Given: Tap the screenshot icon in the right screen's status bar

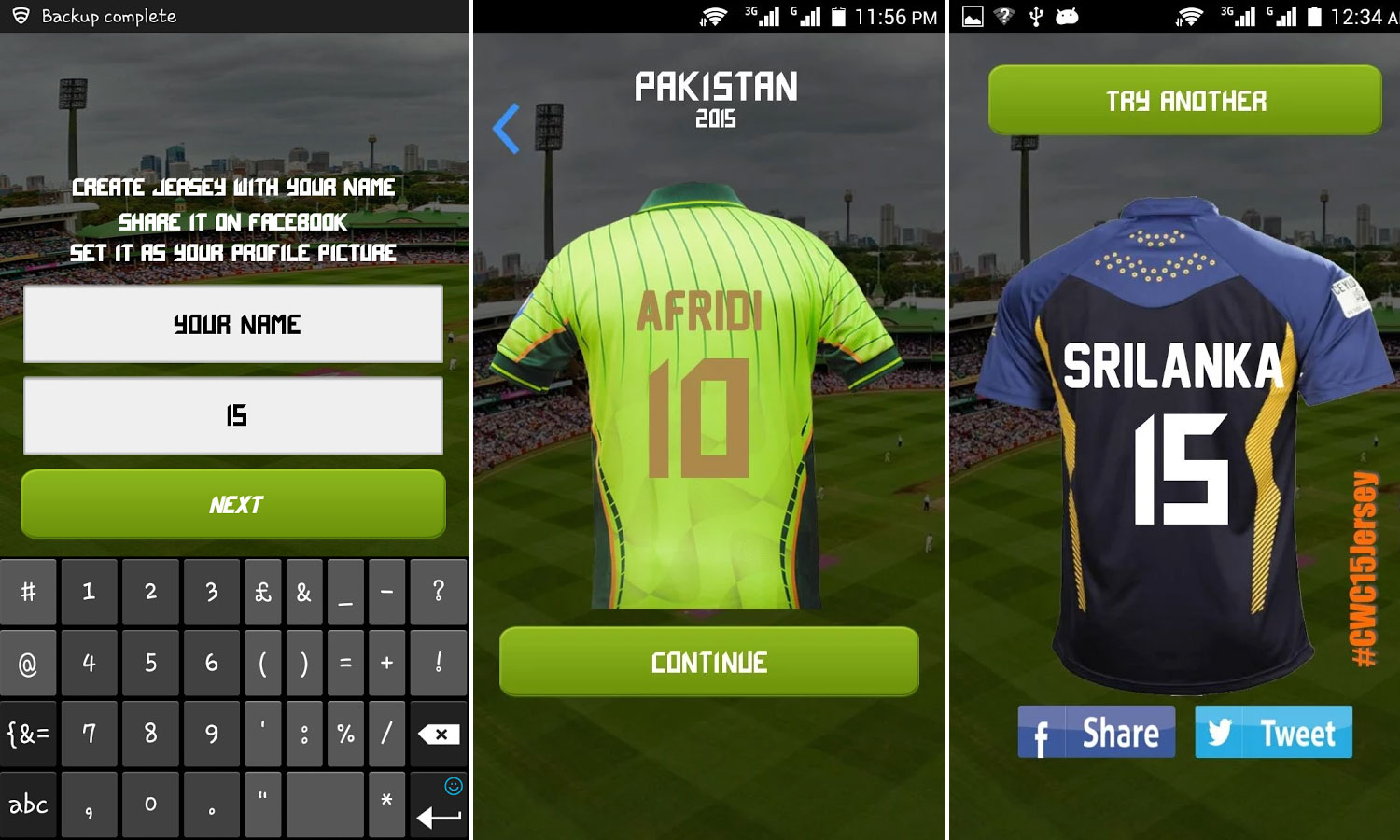Looking at the screenshot, I should (971, 15).
